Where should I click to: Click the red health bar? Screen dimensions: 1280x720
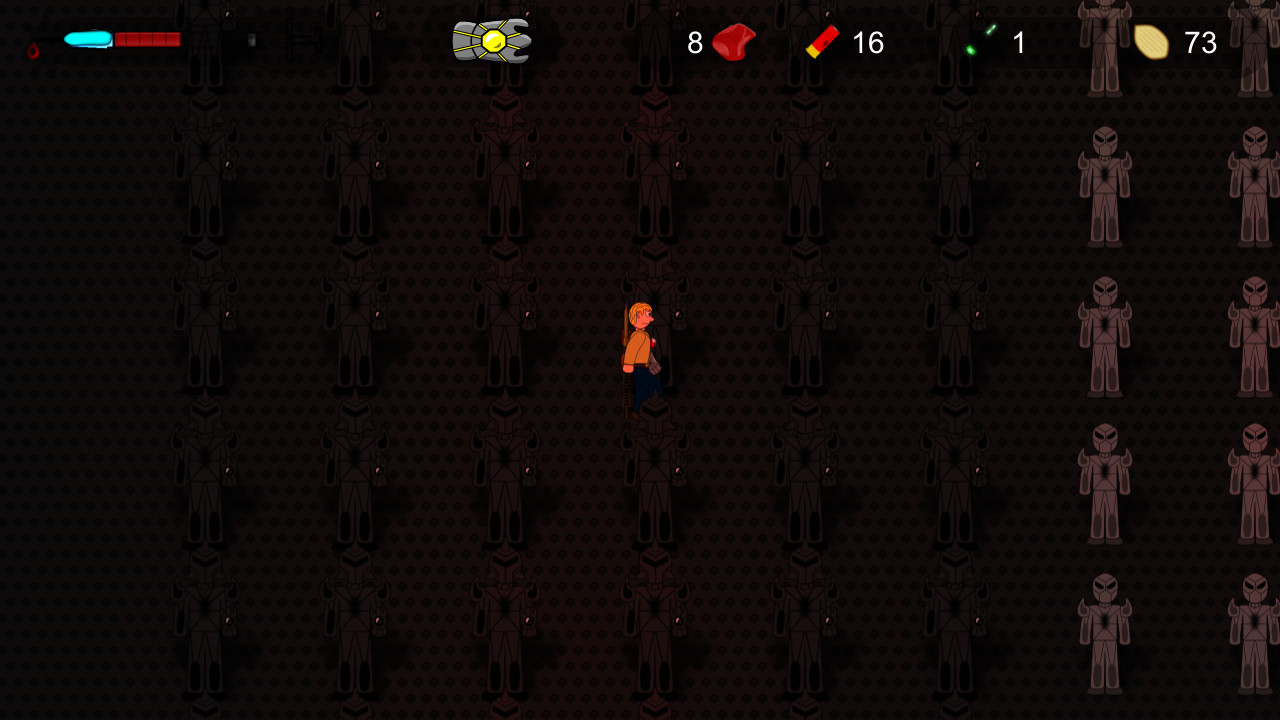click(x=148, y=39)
